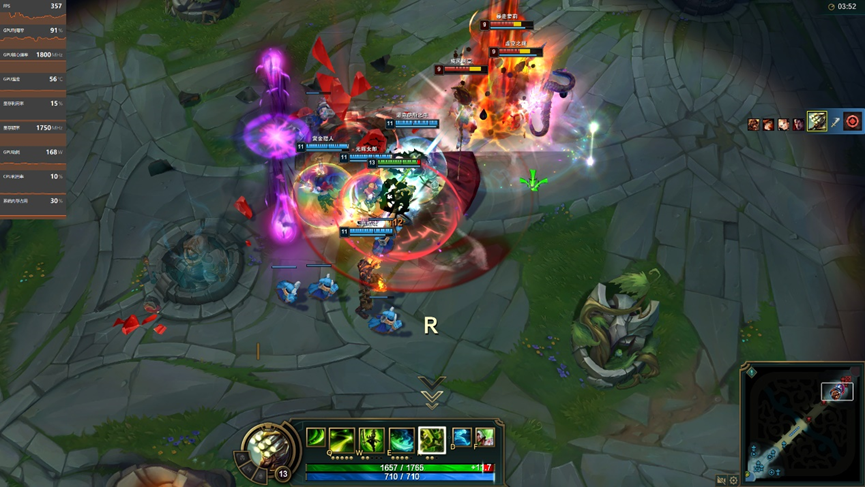Select the red target icon on the side panel
This screenshot has width=865, height=487.
click(x=852, y=122)
